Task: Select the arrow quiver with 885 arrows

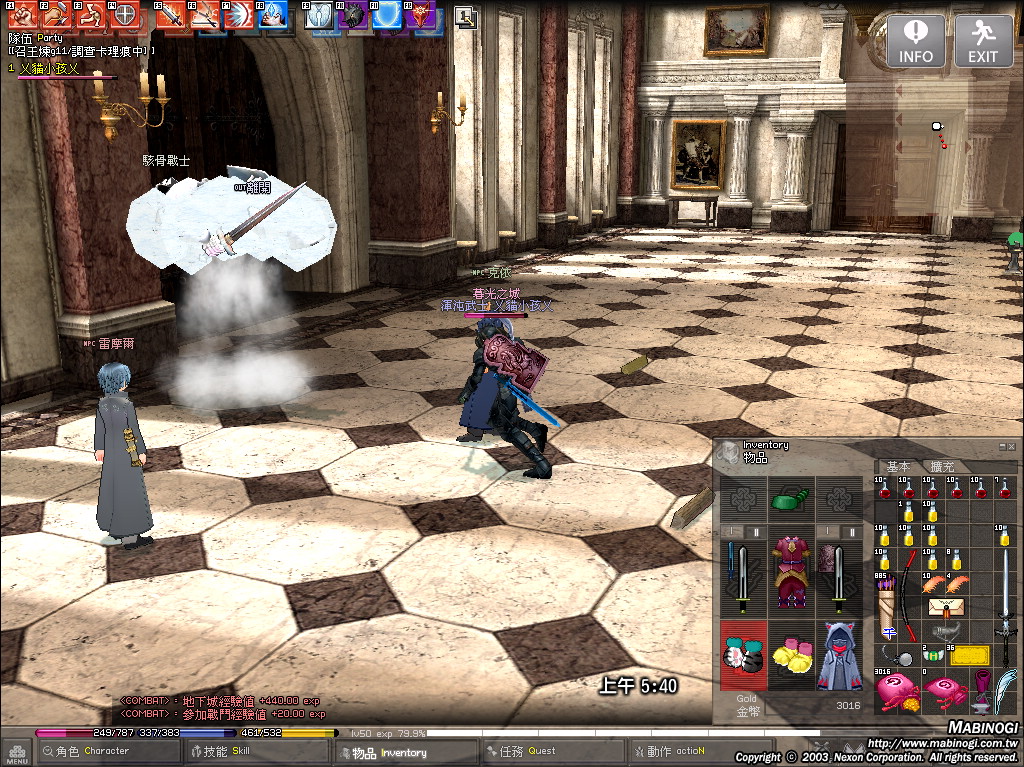Action: click(887, 605)
